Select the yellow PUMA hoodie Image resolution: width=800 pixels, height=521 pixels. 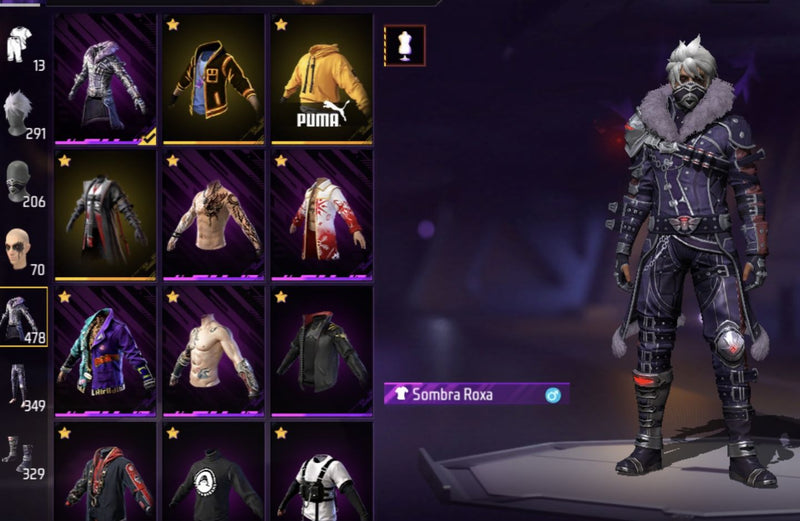point(320,80)
